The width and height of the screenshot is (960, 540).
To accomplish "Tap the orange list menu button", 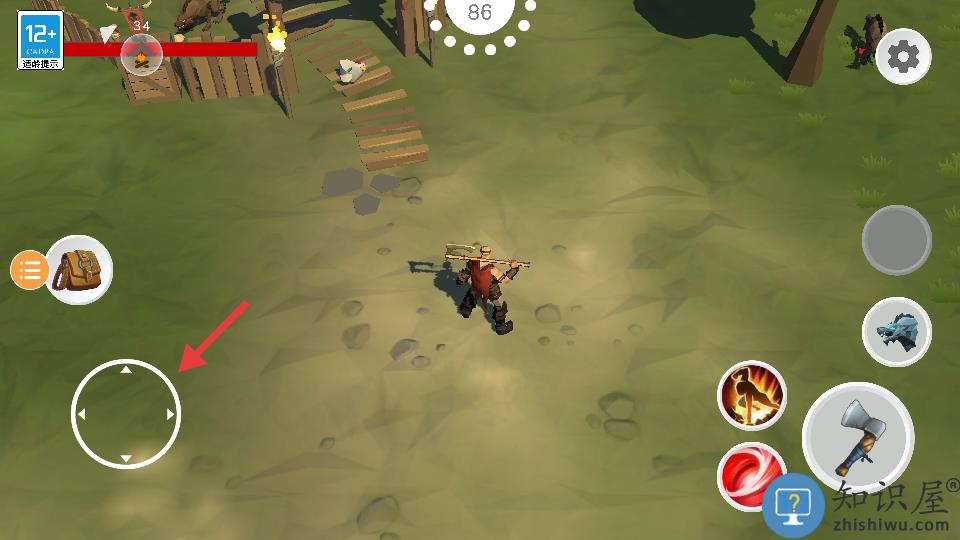I will click(30, 270).
